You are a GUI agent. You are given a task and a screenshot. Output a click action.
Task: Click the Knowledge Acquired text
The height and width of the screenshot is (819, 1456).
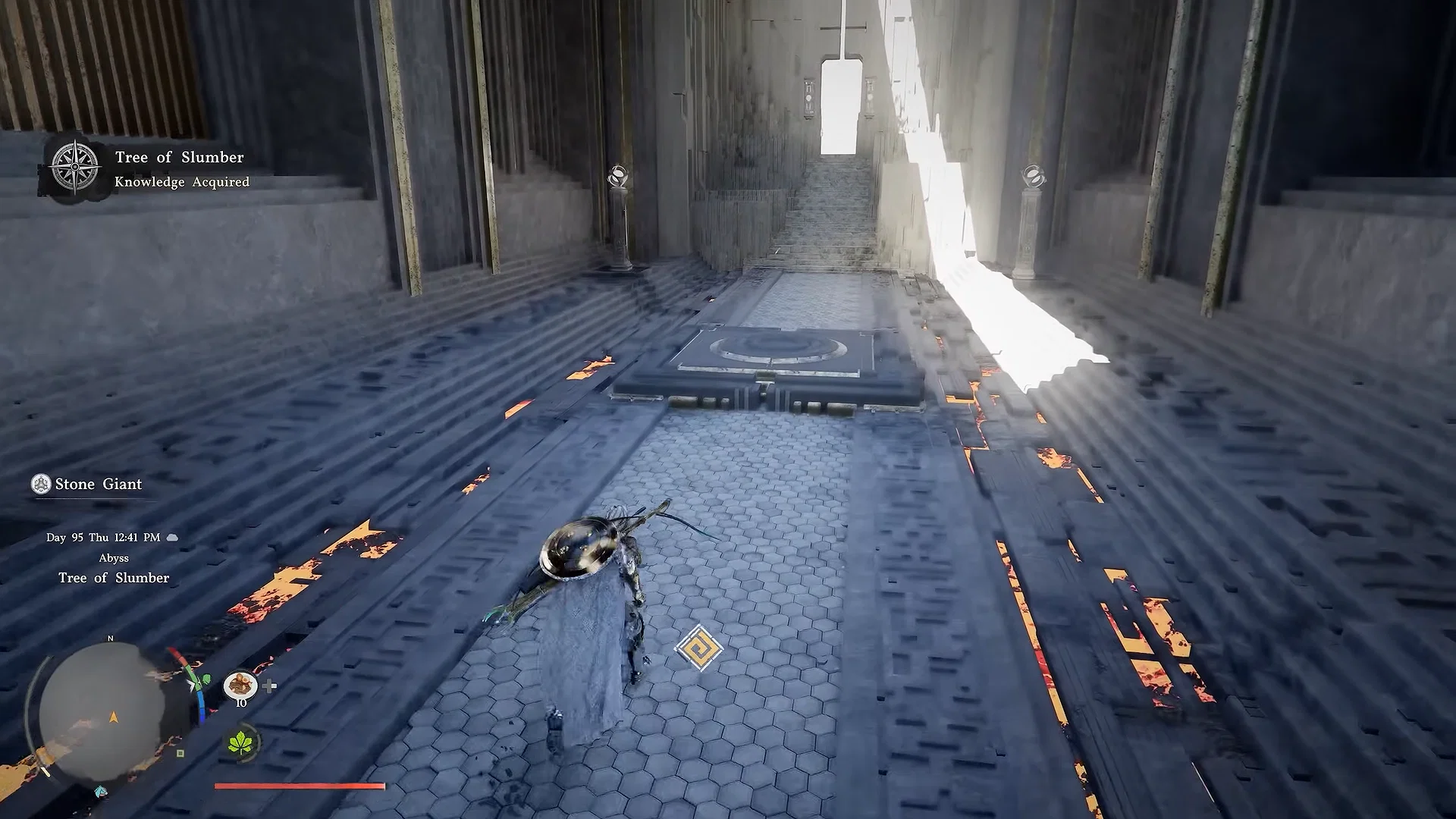click(x=181, y=182)
